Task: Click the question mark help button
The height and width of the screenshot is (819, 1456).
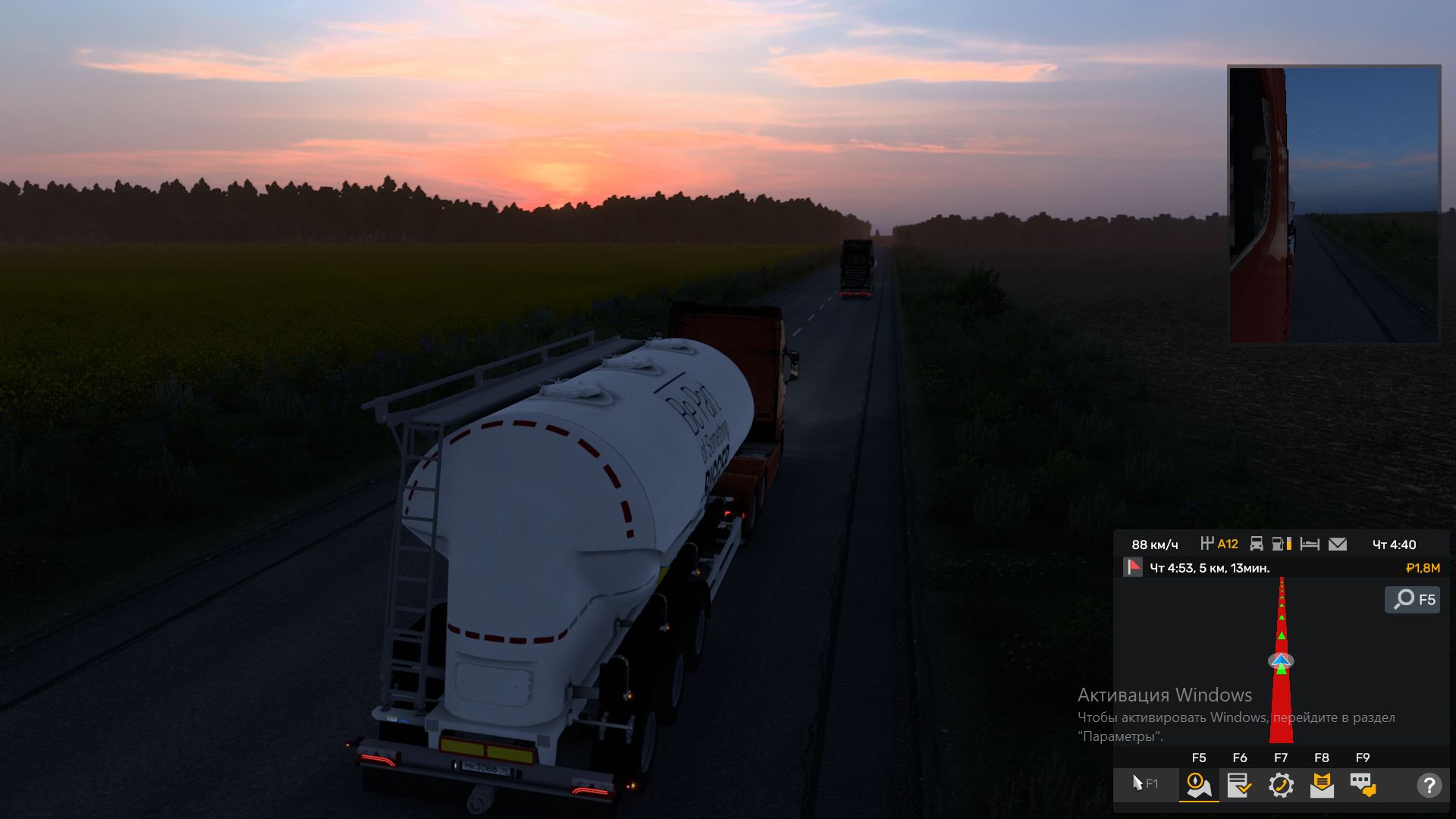Action: tap(1429, 785)
